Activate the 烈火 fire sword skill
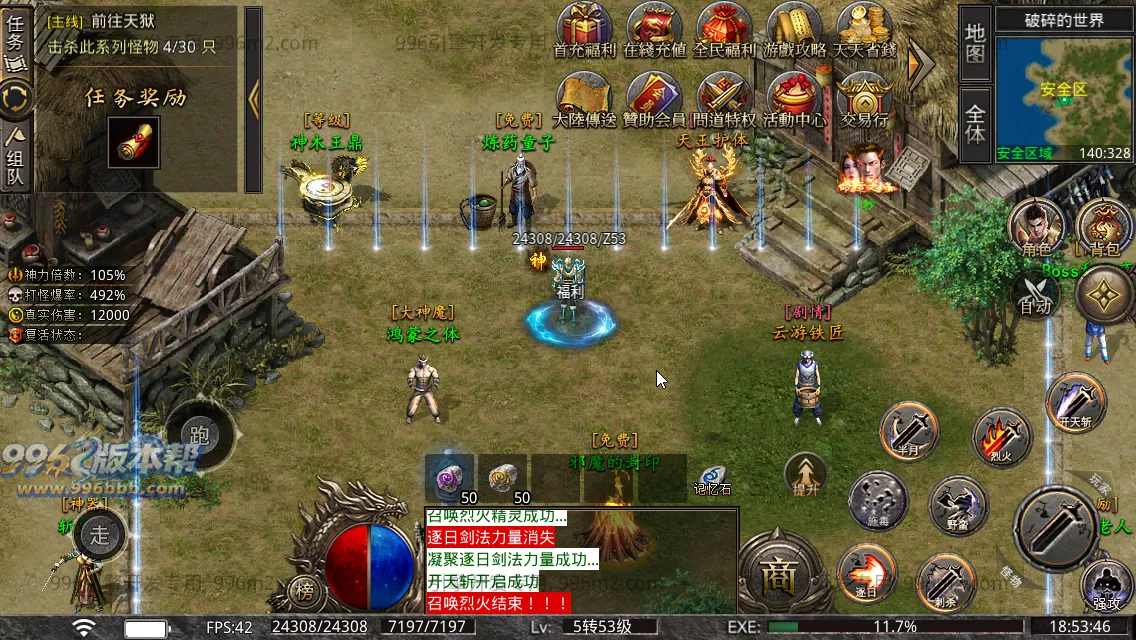The image size is (1136, 640). pyautogui.click(x=1002, y=437)
